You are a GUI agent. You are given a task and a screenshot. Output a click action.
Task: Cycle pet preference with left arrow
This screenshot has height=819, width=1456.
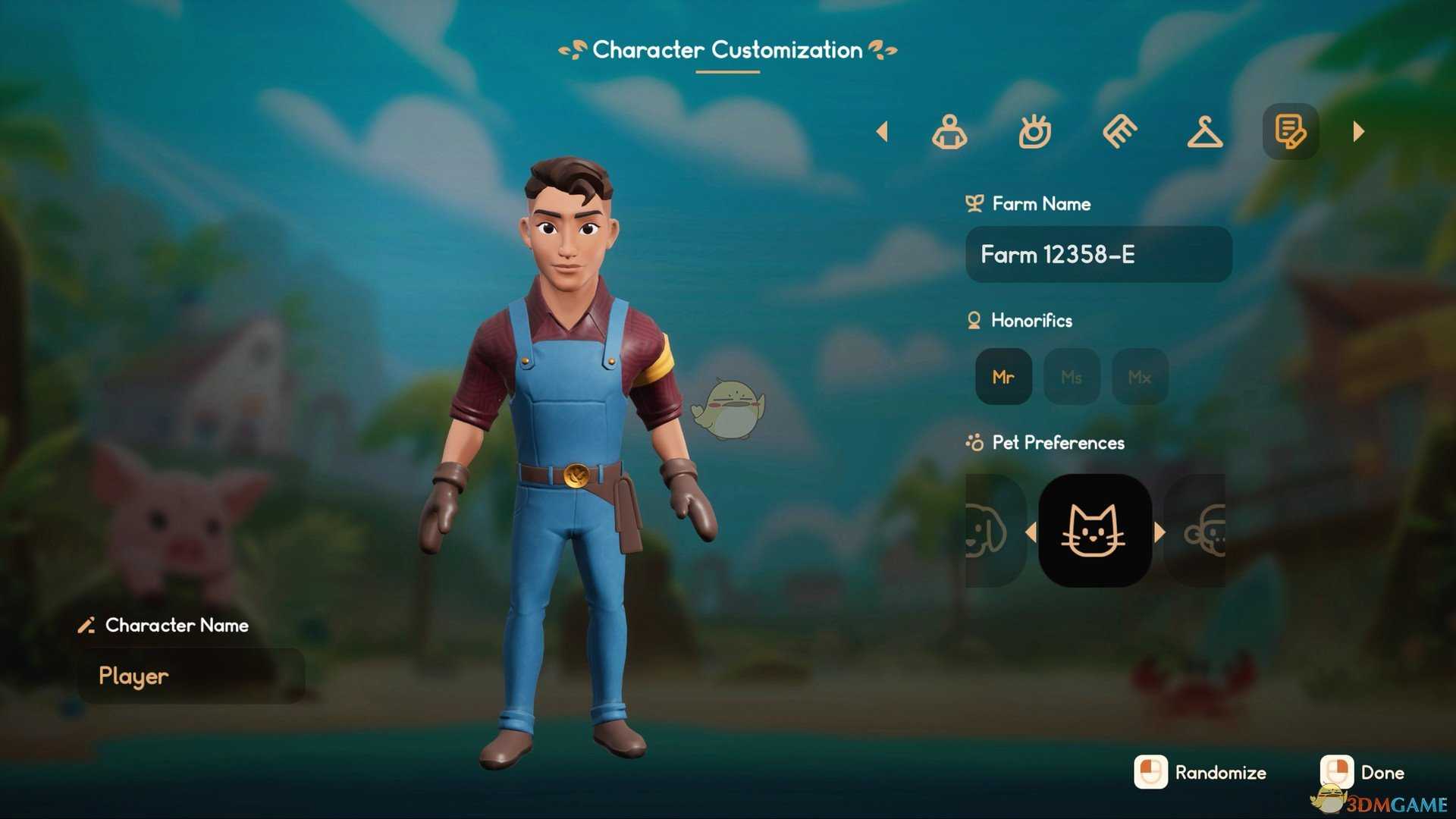click(x=1031, y=532)
